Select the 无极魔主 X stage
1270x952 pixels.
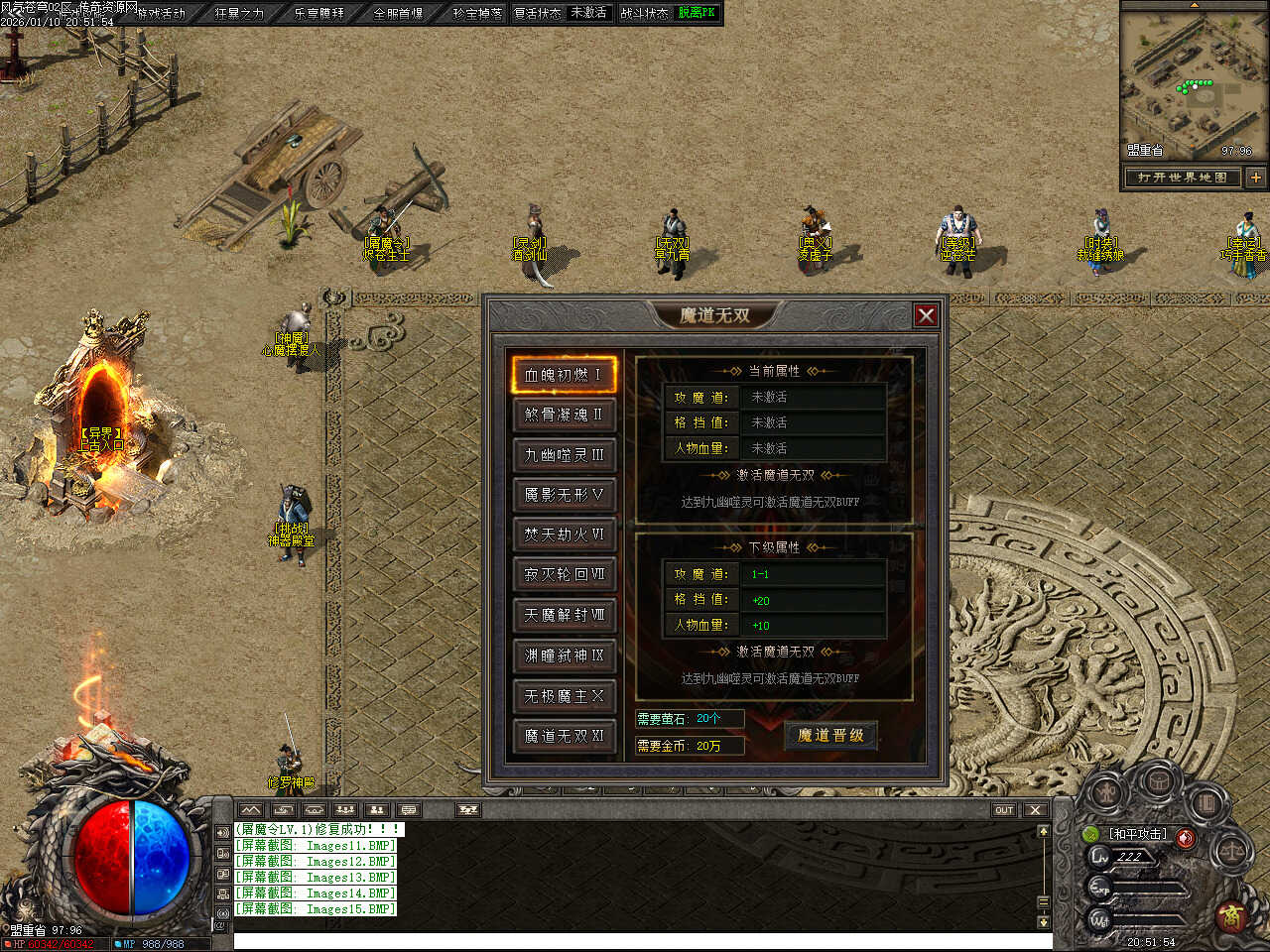click(x=564, y=696)
